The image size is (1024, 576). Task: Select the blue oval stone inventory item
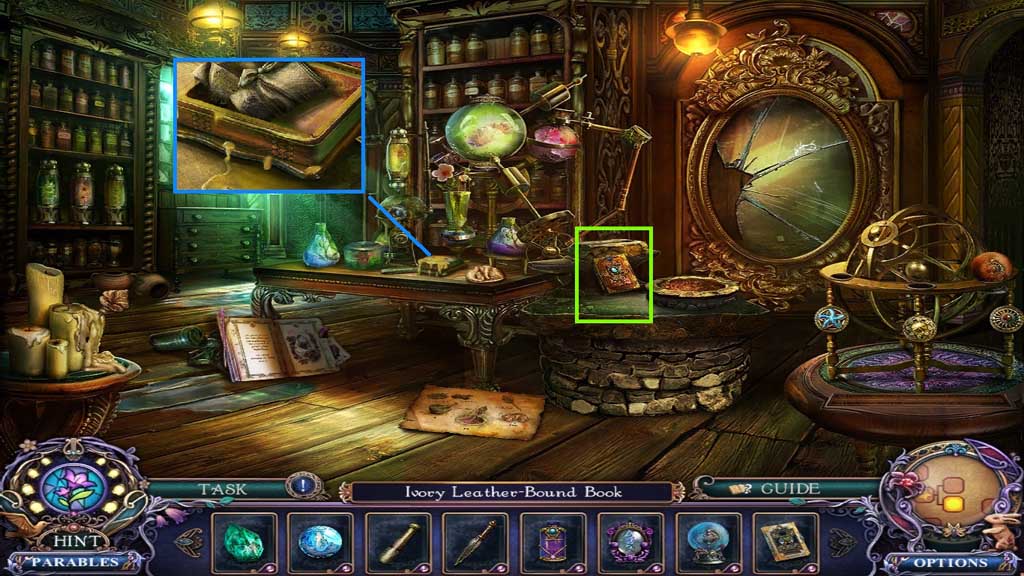tap(319, 542)
